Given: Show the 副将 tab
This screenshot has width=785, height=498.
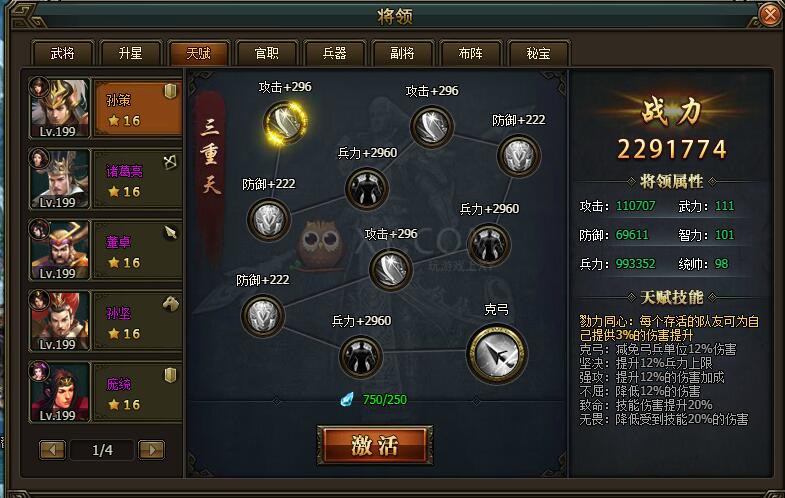Looking at the screenshot, I should click(402, 53).
